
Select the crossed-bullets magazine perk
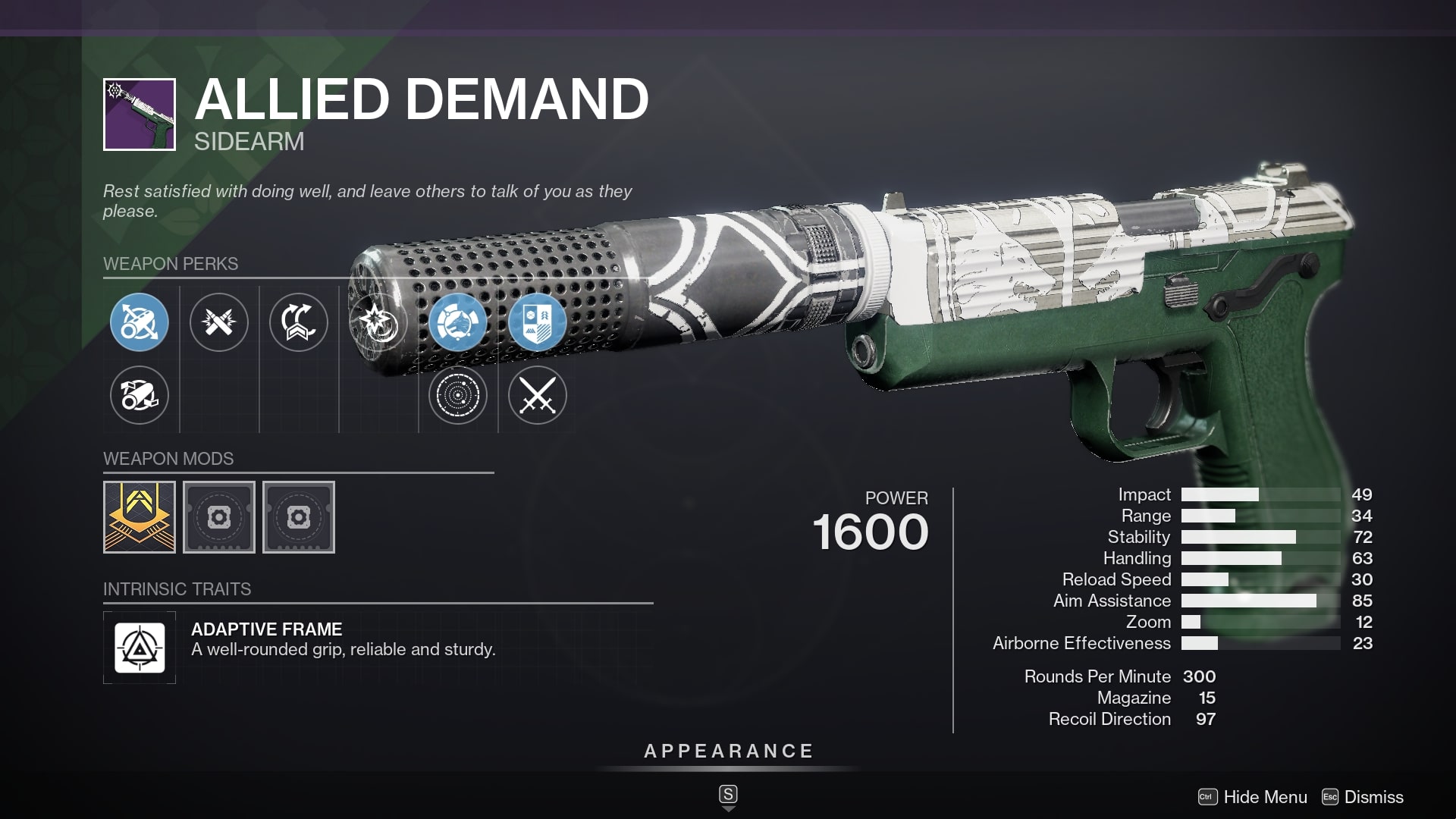219,322
